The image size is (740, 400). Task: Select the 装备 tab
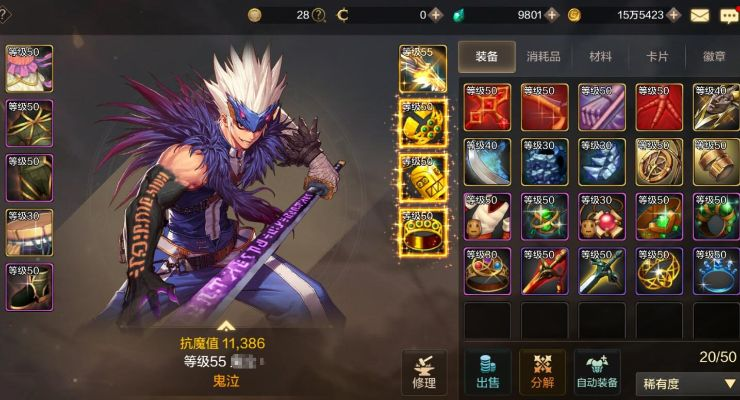(487, 57)
